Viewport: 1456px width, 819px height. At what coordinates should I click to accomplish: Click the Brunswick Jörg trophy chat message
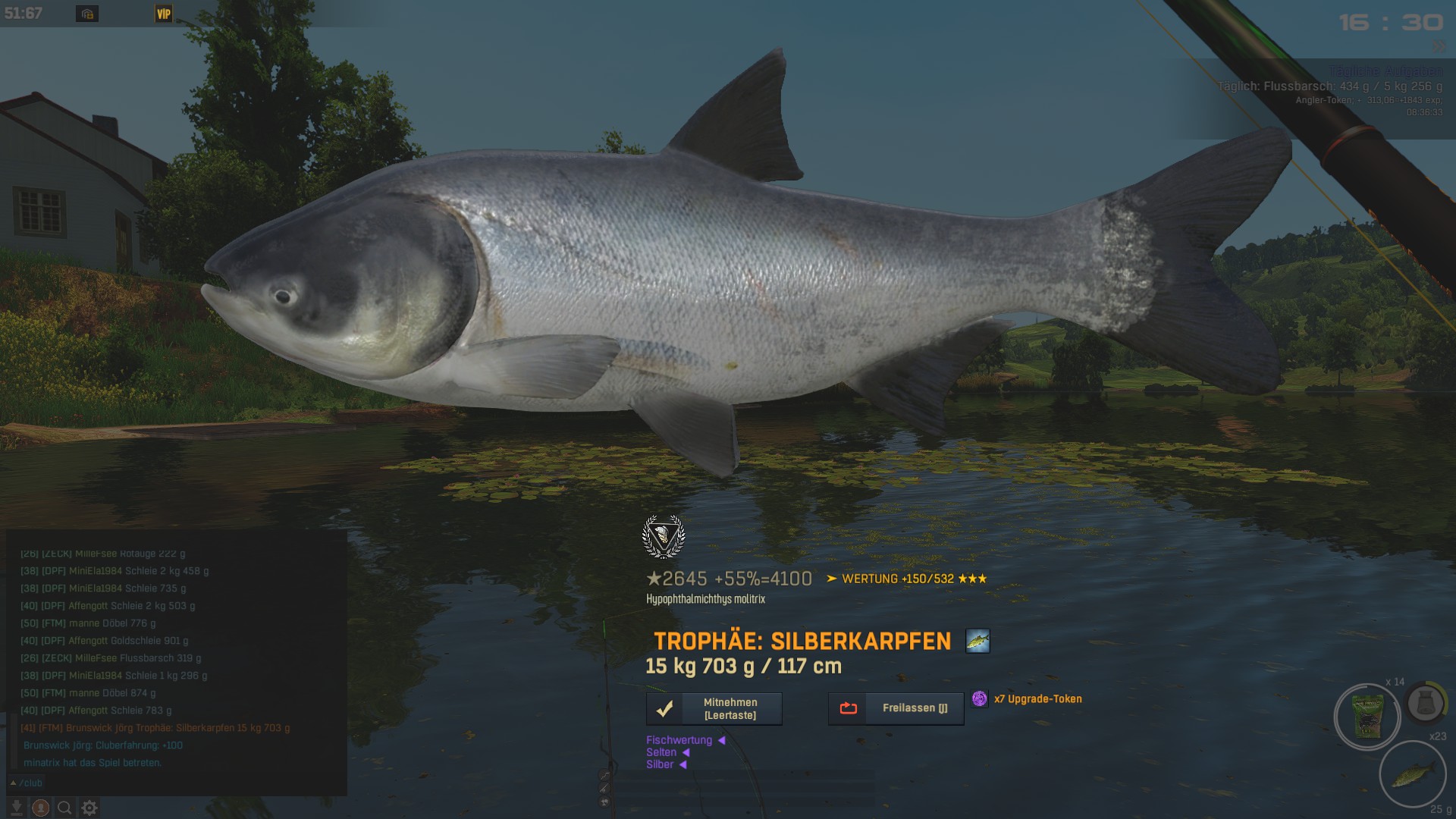pyautogui.click(x=155, y=728)
